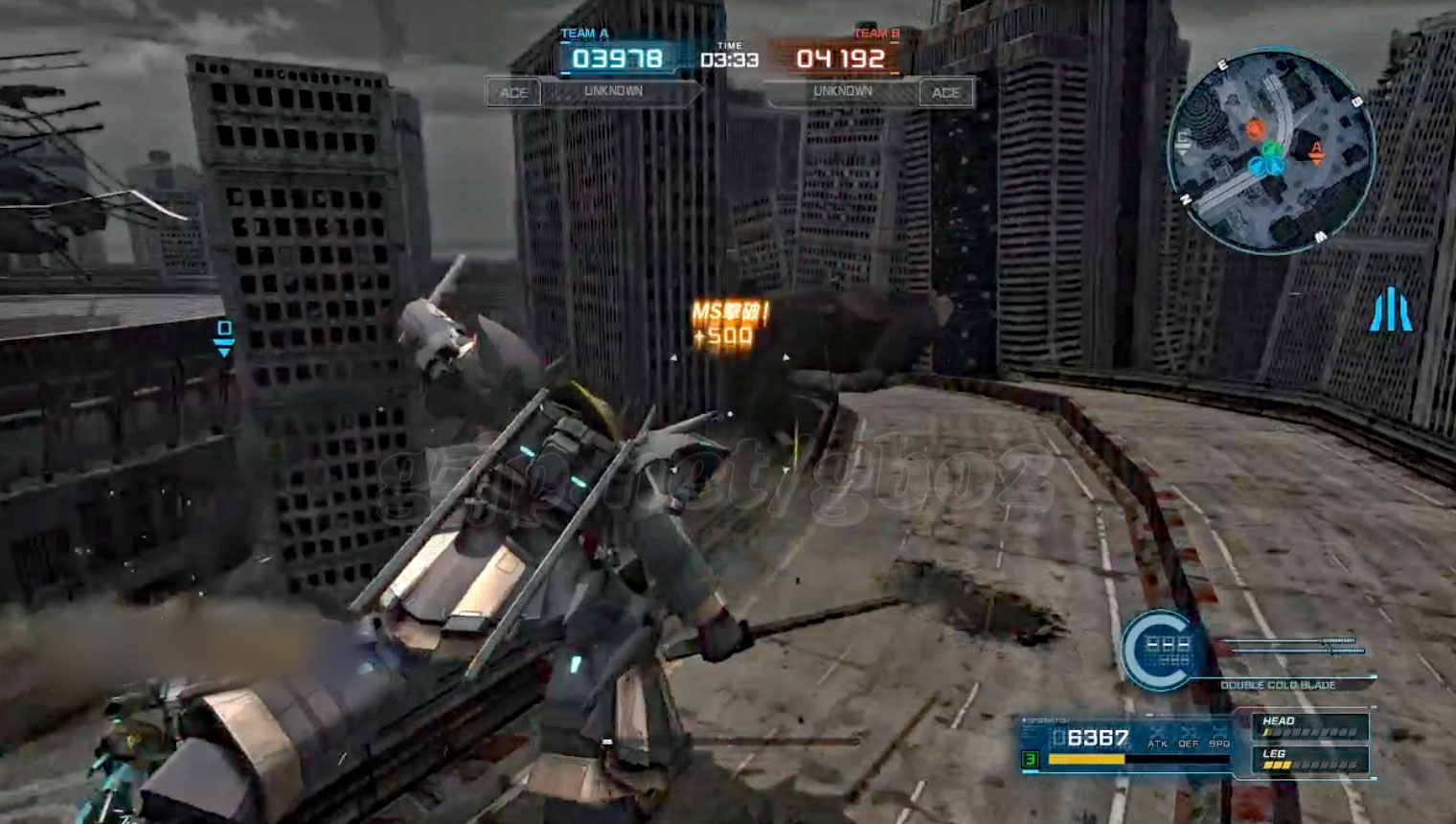
Task: Select Team B's ACE panel
Action: [x=945, y=93]
